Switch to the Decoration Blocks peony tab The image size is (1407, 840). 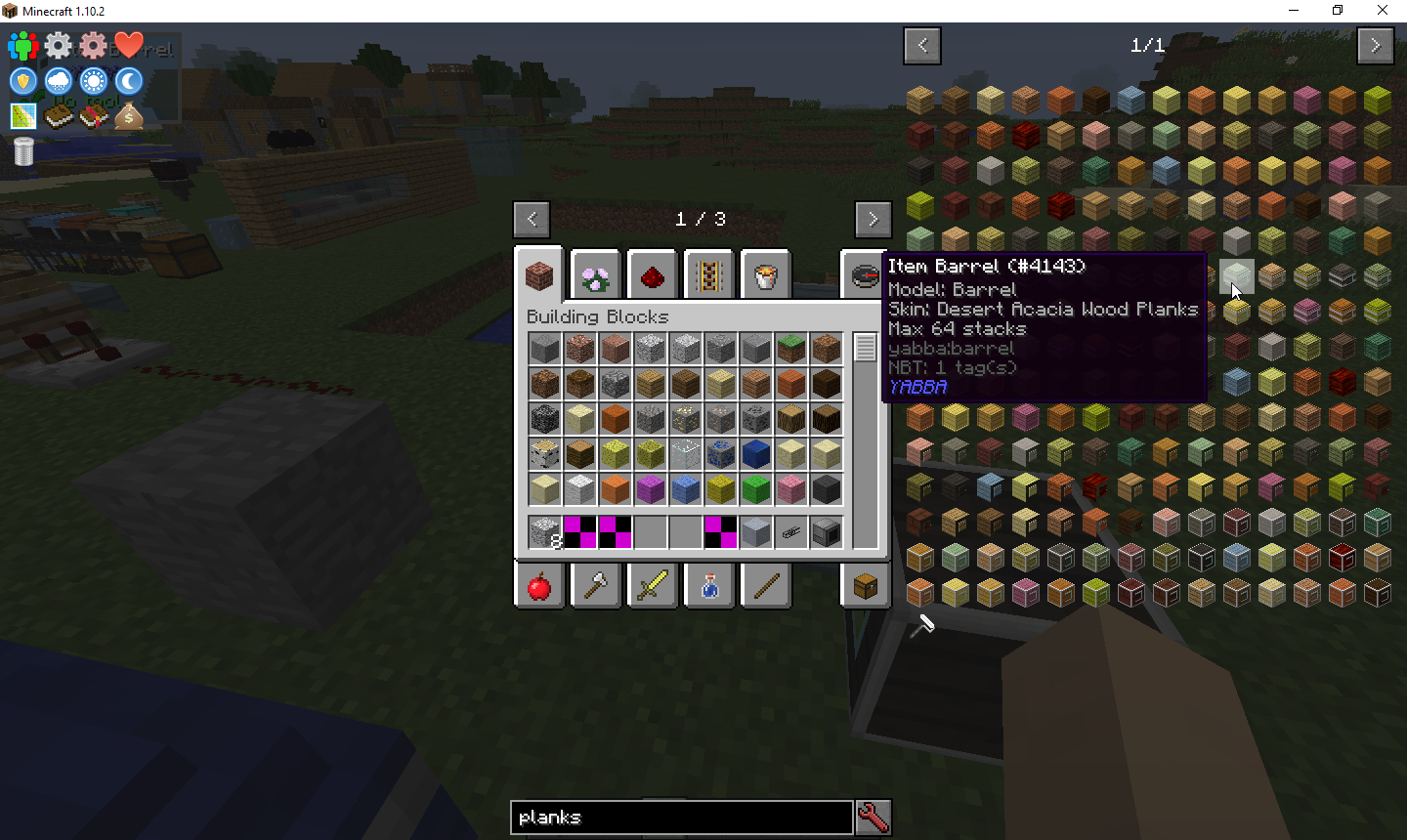(595, 277)
